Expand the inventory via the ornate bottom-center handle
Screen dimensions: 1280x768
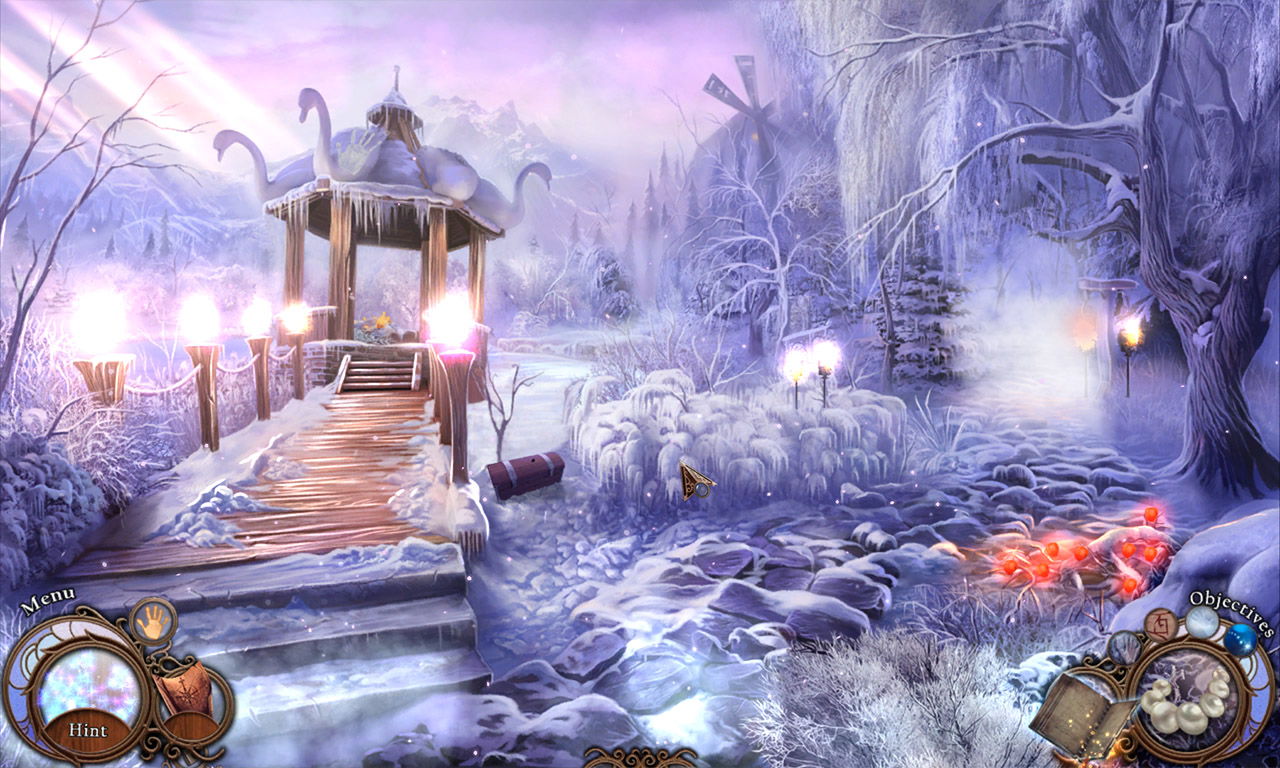click(640, 760)
